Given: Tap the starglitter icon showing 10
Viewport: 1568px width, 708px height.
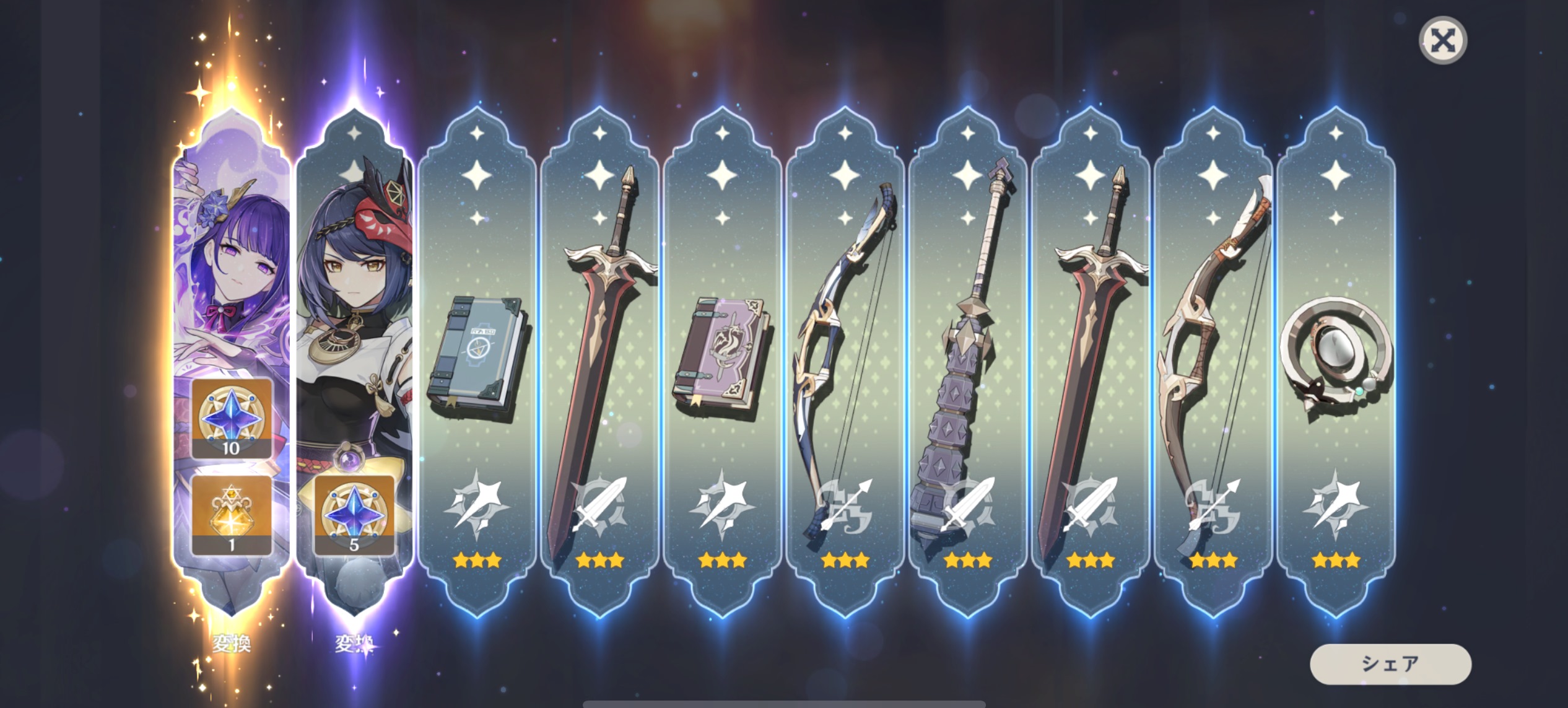Looking at the screenshot, I should (232, 419).
